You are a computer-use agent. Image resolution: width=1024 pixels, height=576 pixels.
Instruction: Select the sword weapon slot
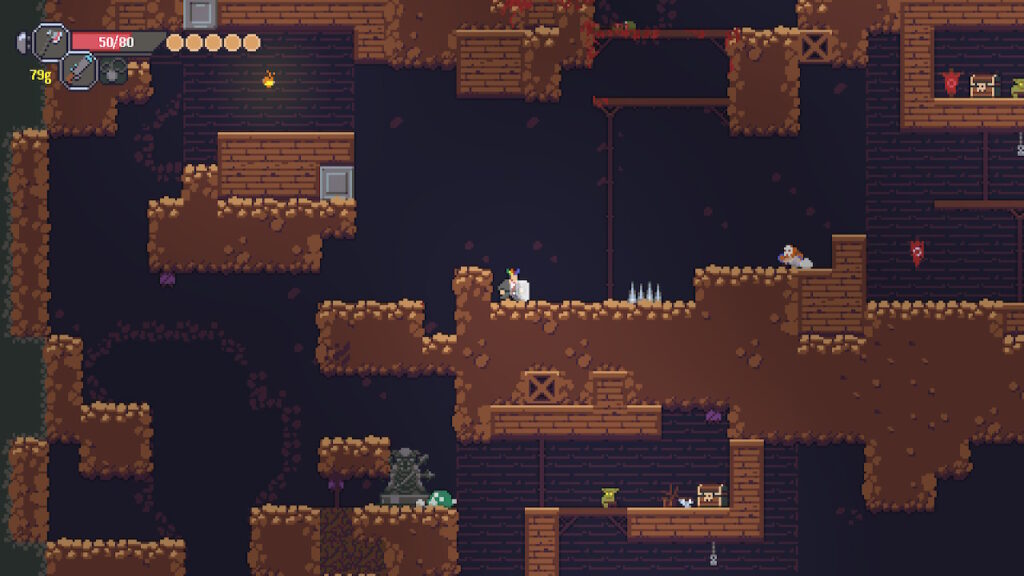pyautogui.click(x=79, y=69)
